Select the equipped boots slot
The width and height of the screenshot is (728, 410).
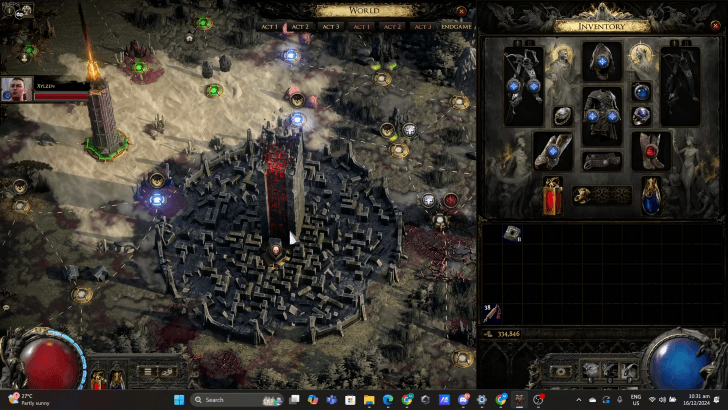[651, 151]
